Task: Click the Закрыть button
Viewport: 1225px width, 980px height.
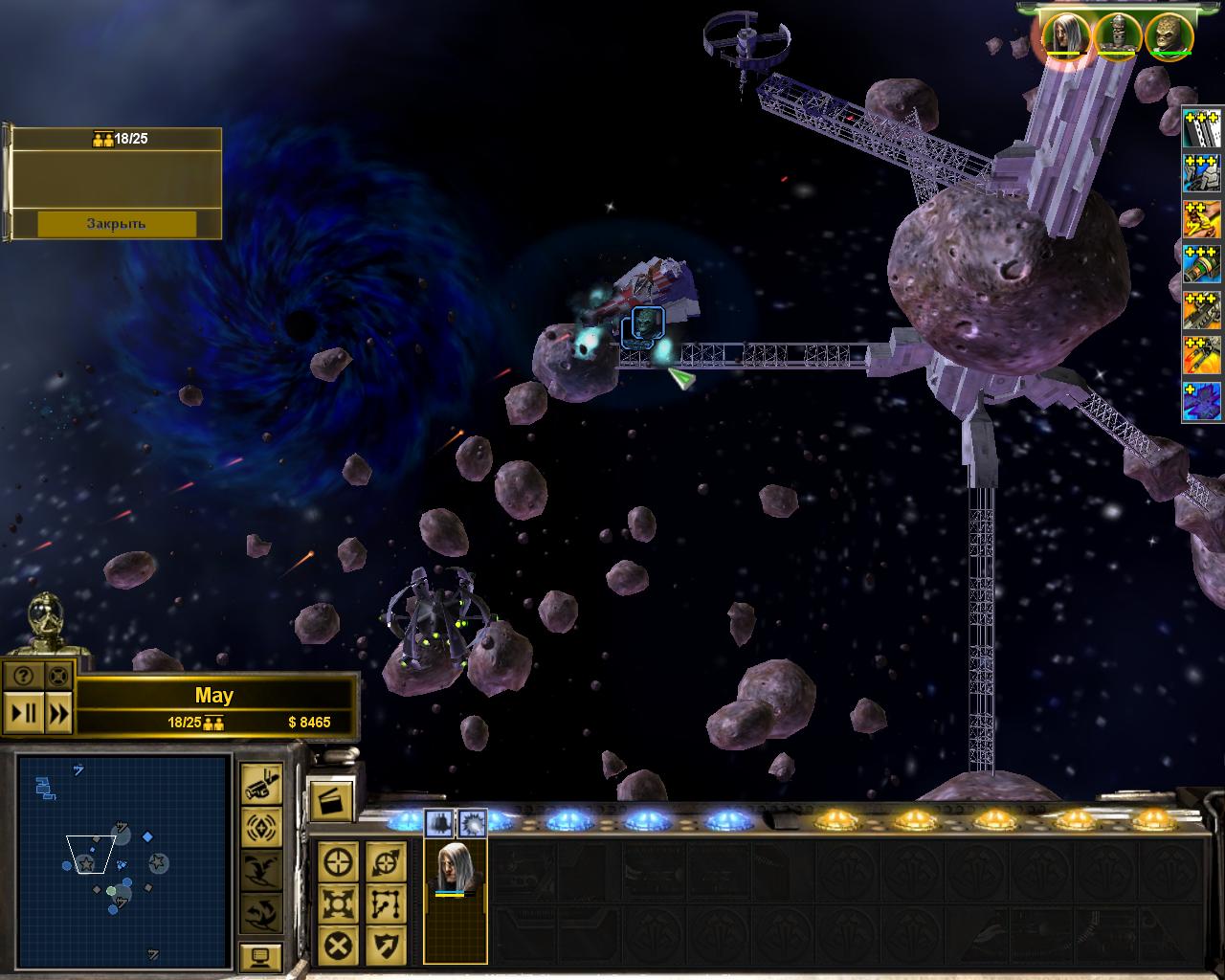Action: tap(116, 223)
